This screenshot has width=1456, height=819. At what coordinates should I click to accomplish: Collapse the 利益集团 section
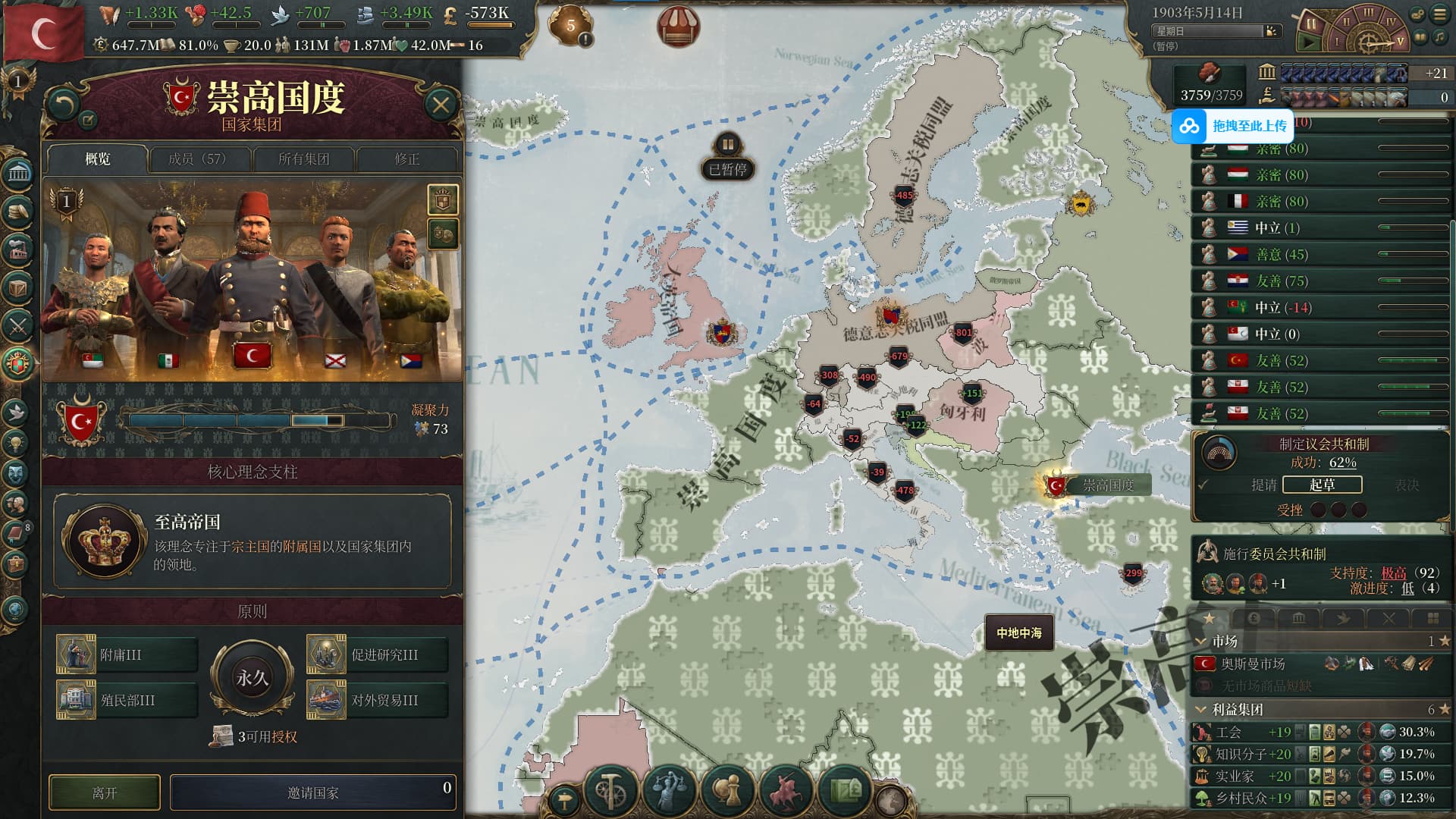(x=1200, y=710)
